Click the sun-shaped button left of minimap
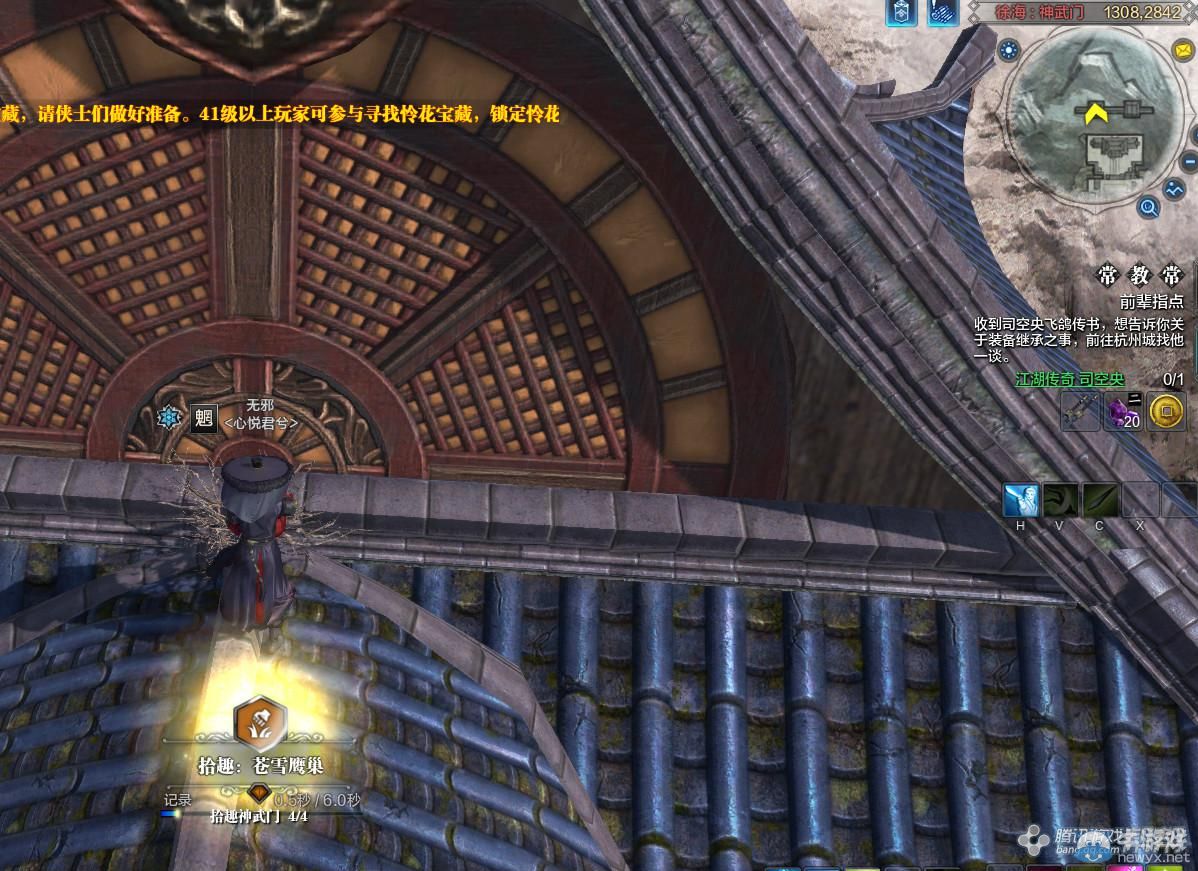Viewport: 1198px width, 871px height. 1009,49
